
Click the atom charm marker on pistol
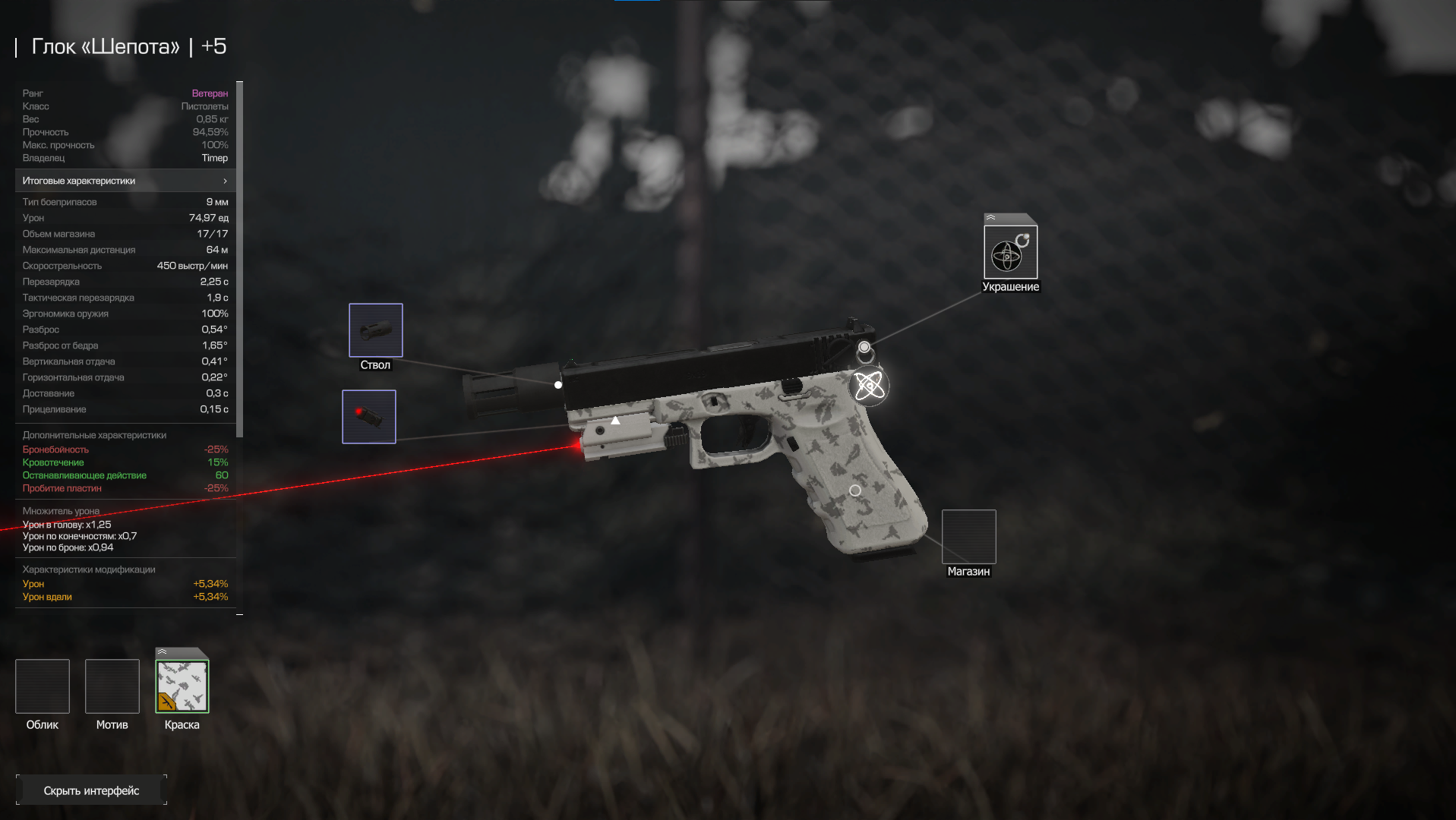tap(869, 386)
